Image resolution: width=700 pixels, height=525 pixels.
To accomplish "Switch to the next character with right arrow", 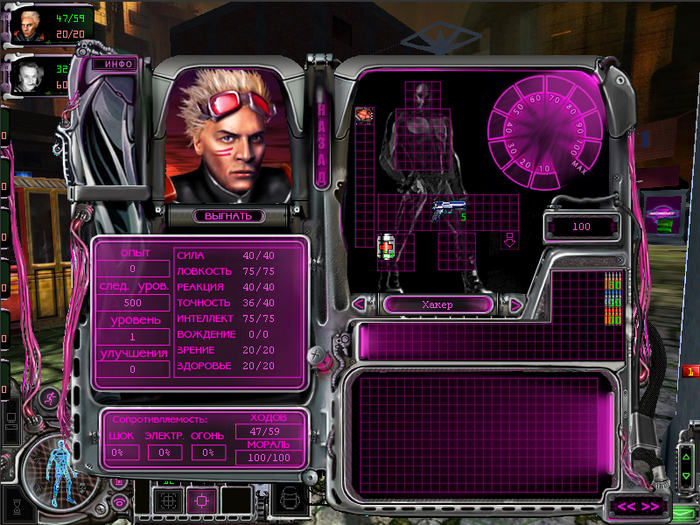I will 517,305.
